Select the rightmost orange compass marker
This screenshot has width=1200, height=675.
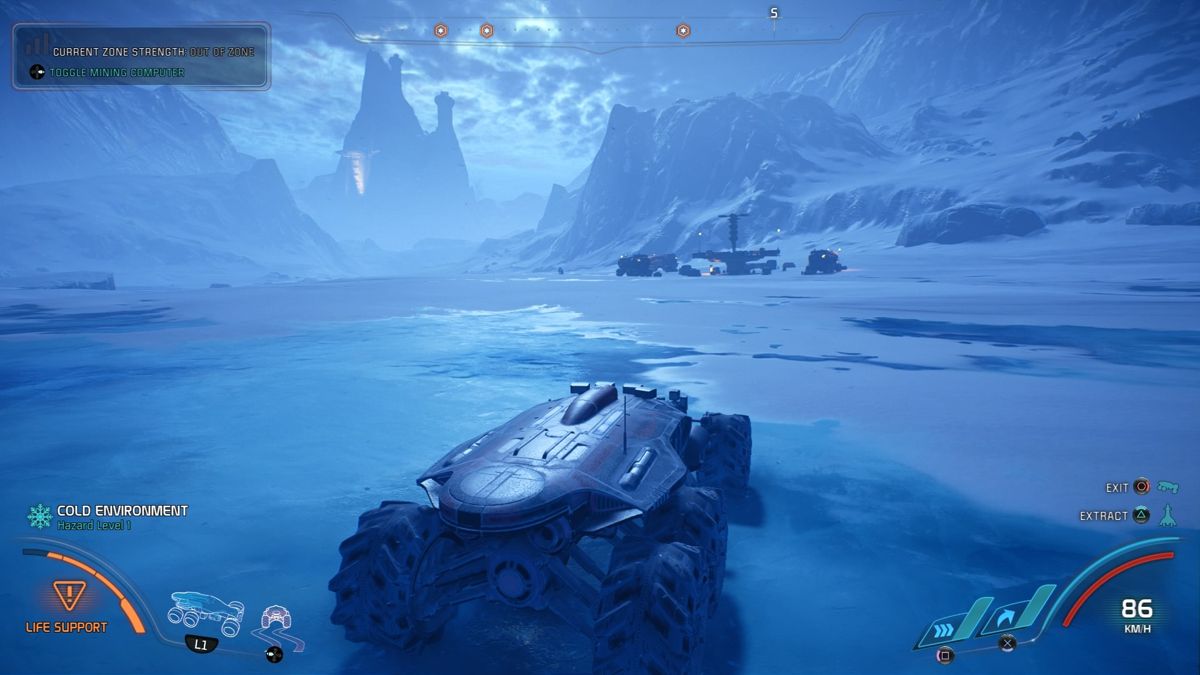683,31
